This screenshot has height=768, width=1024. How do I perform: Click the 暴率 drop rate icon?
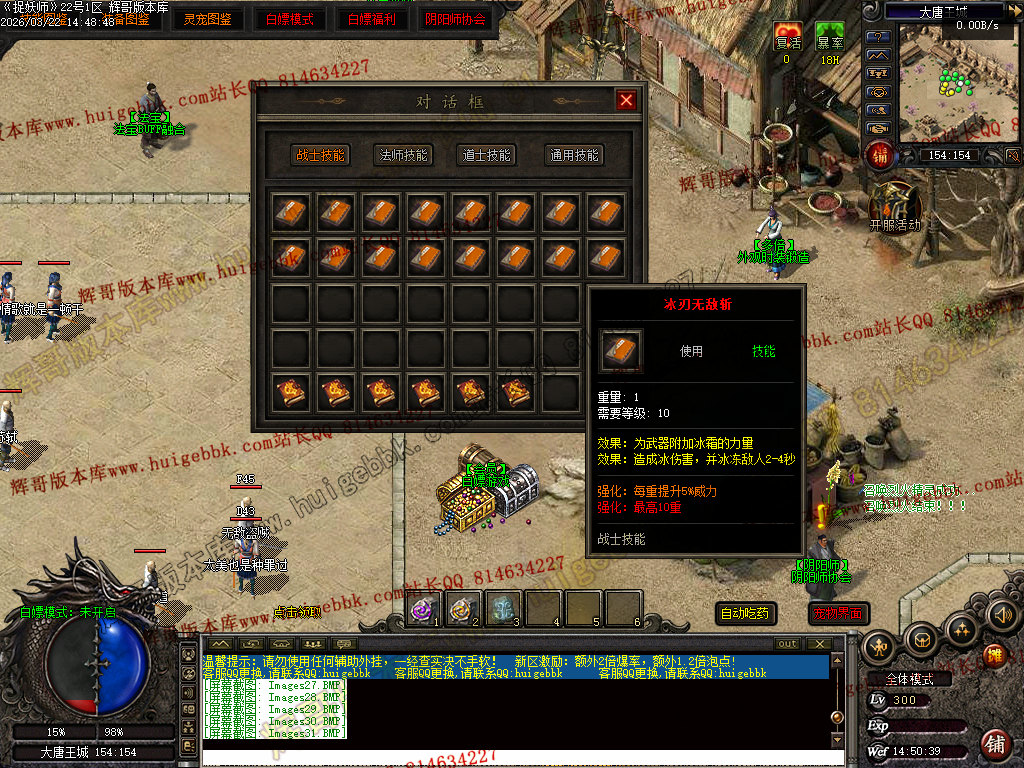click(829, 36)
